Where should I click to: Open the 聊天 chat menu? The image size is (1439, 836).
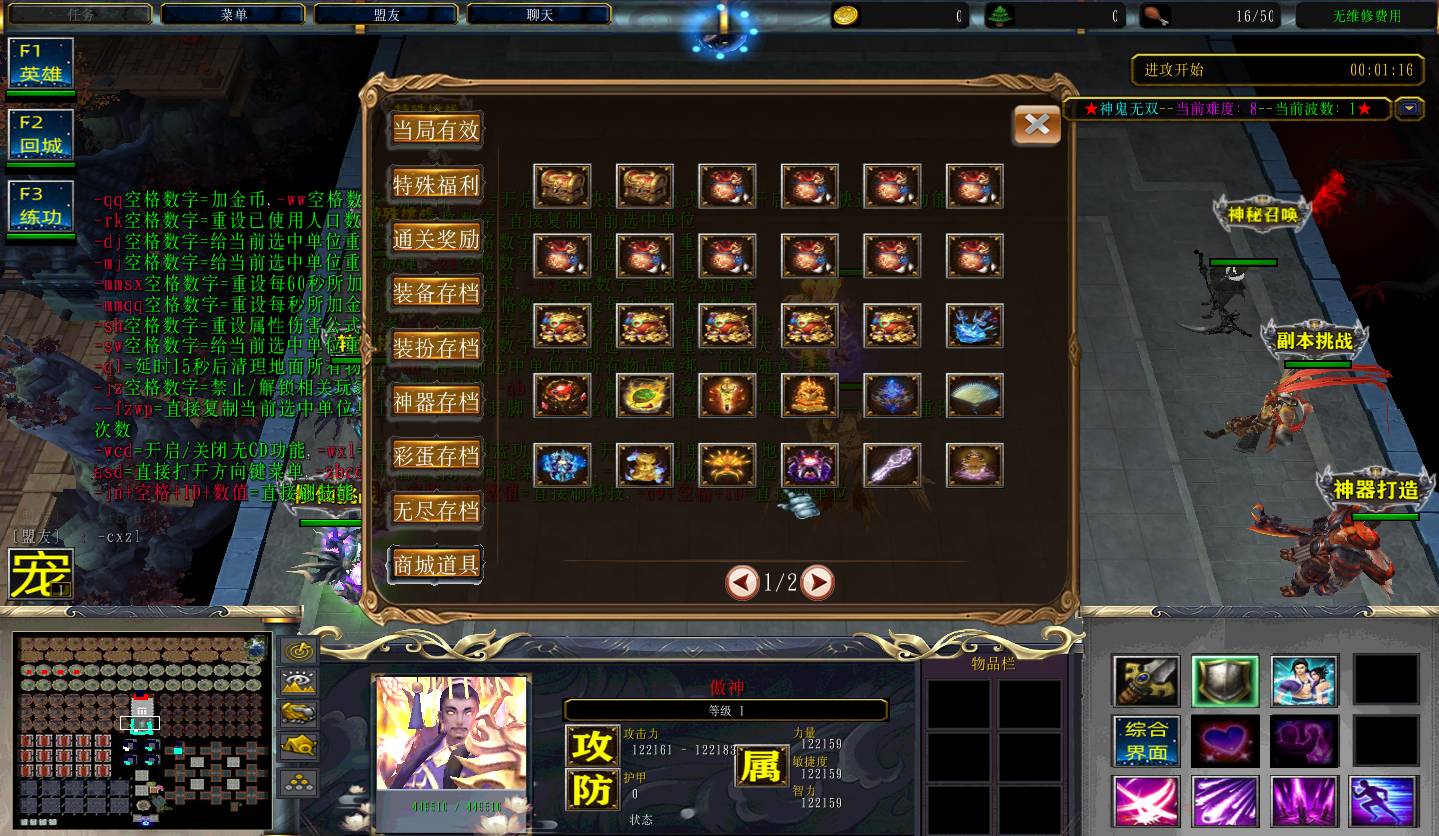point(540,15)
